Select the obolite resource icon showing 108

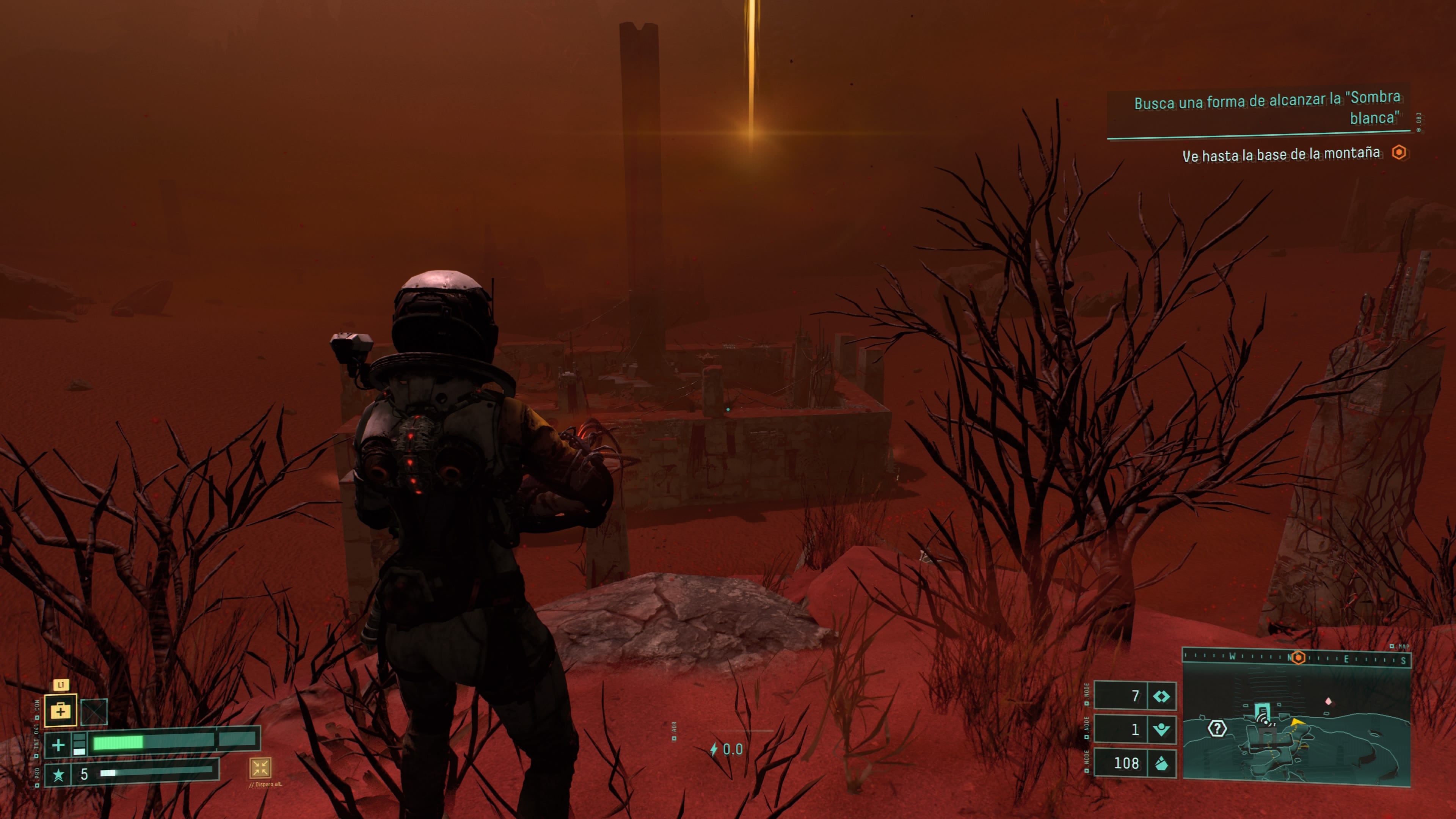click(1161, 764)
